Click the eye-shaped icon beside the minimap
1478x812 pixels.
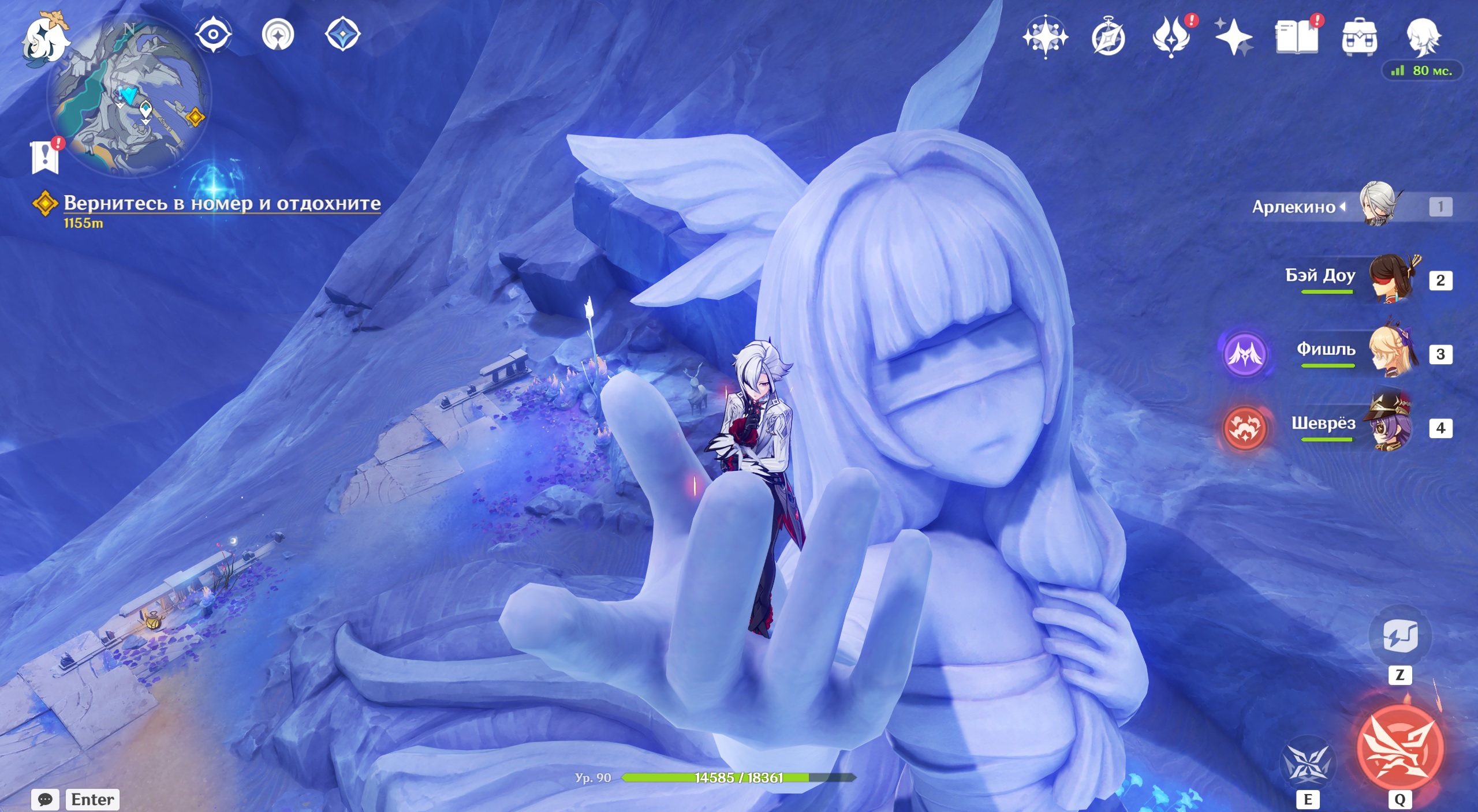click(213, 35)
